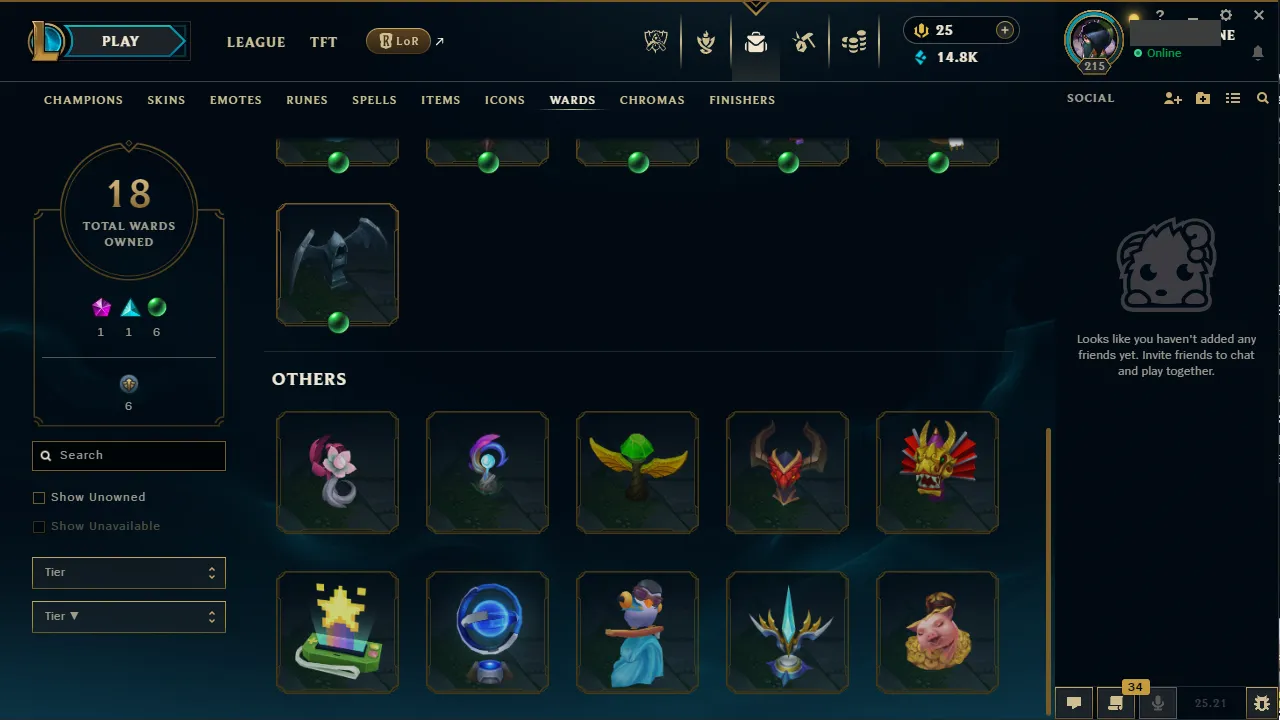Viewport: 1280px width, 720px height.
Task: Enable the Show Unowned checkbox
Action: pyautogui.click(x=39, y=497)
